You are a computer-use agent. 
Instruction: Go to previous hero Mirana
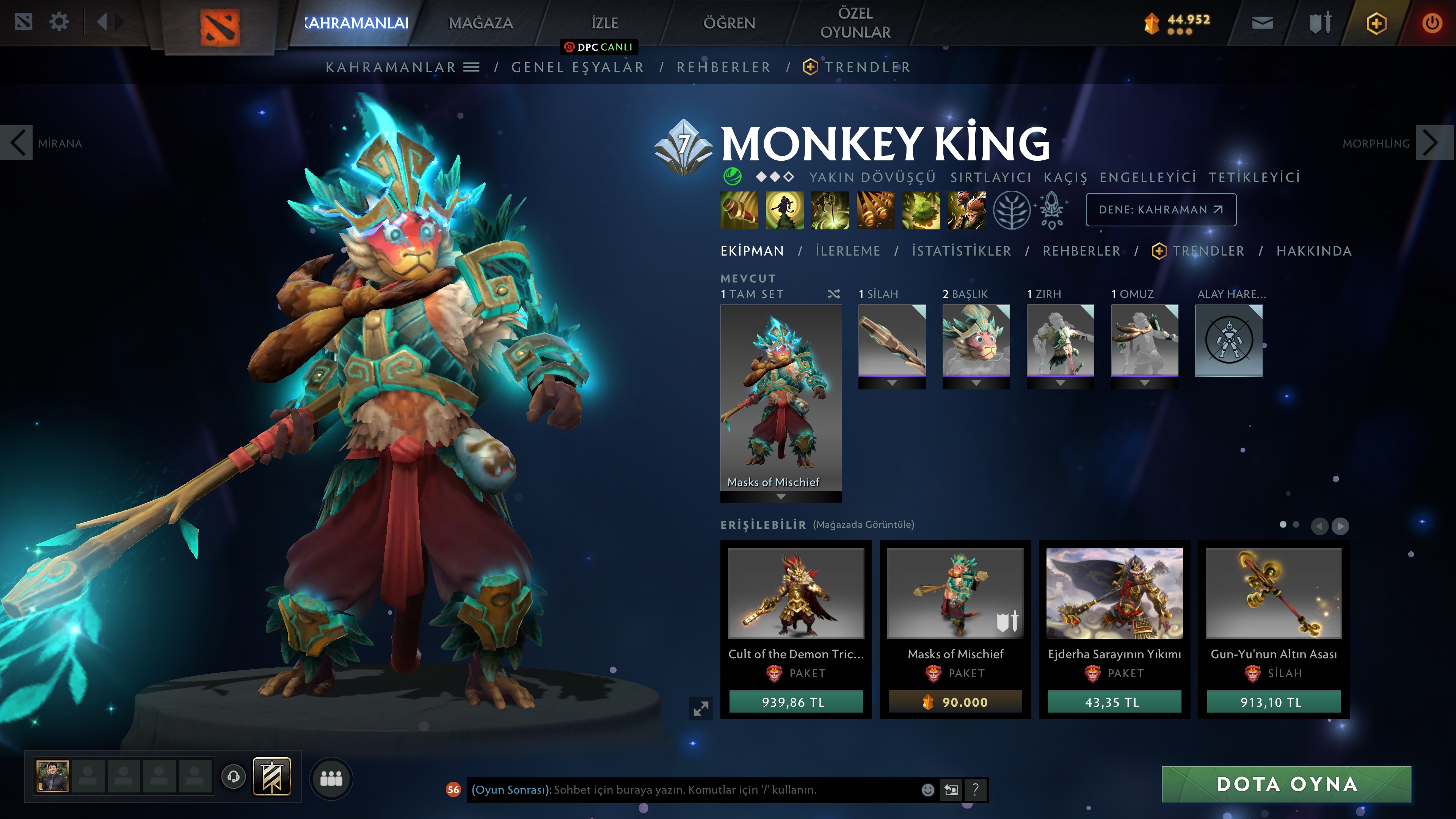[17, 143]
